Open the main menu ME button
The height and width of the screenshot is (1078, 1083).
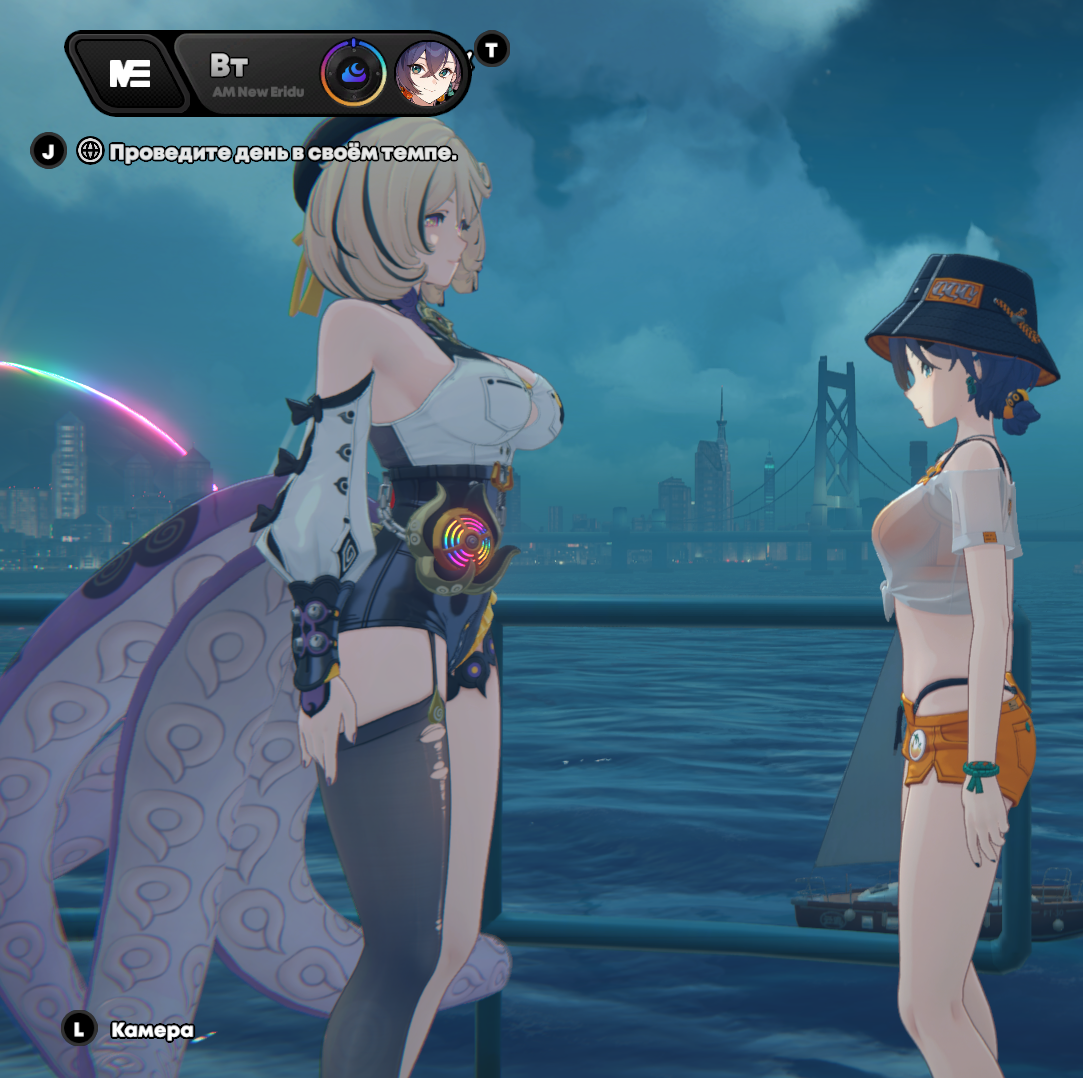click(x=129, y=74)
